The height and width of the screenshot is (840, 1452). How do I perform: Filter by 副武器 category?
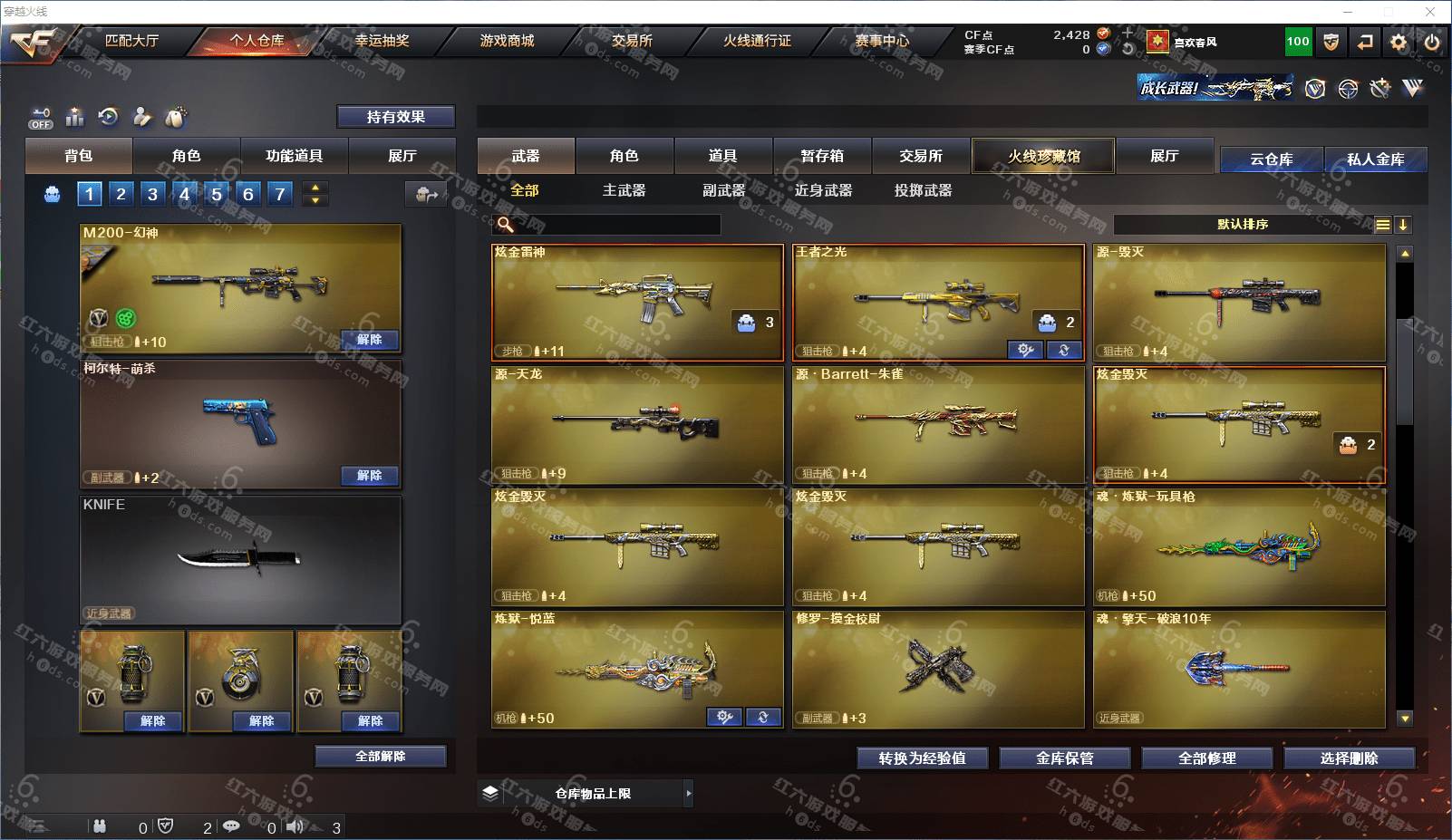pos(723,190)
